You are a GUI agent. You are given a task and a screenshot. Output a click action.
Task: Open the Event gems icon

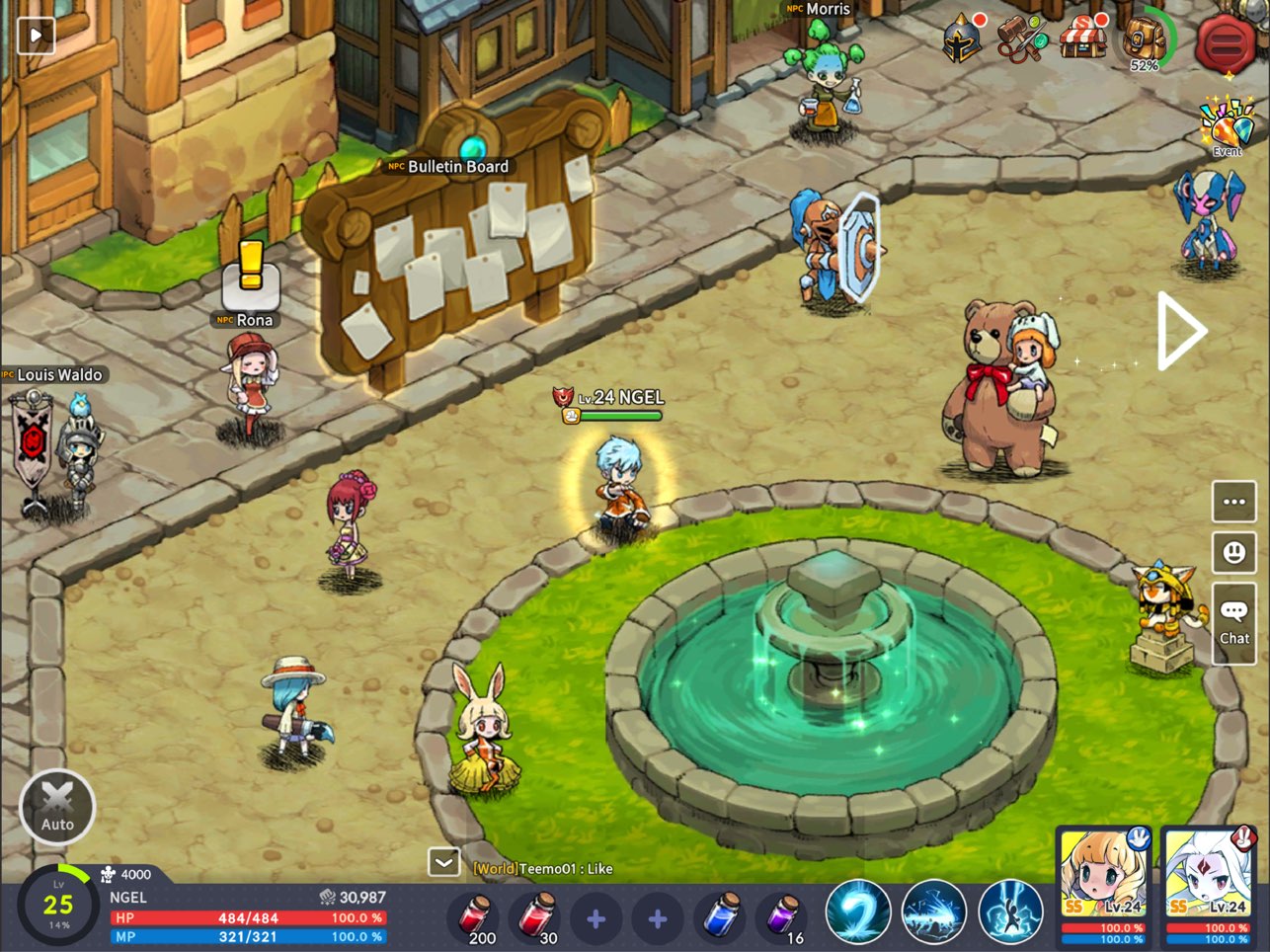tap(1227, 126)
